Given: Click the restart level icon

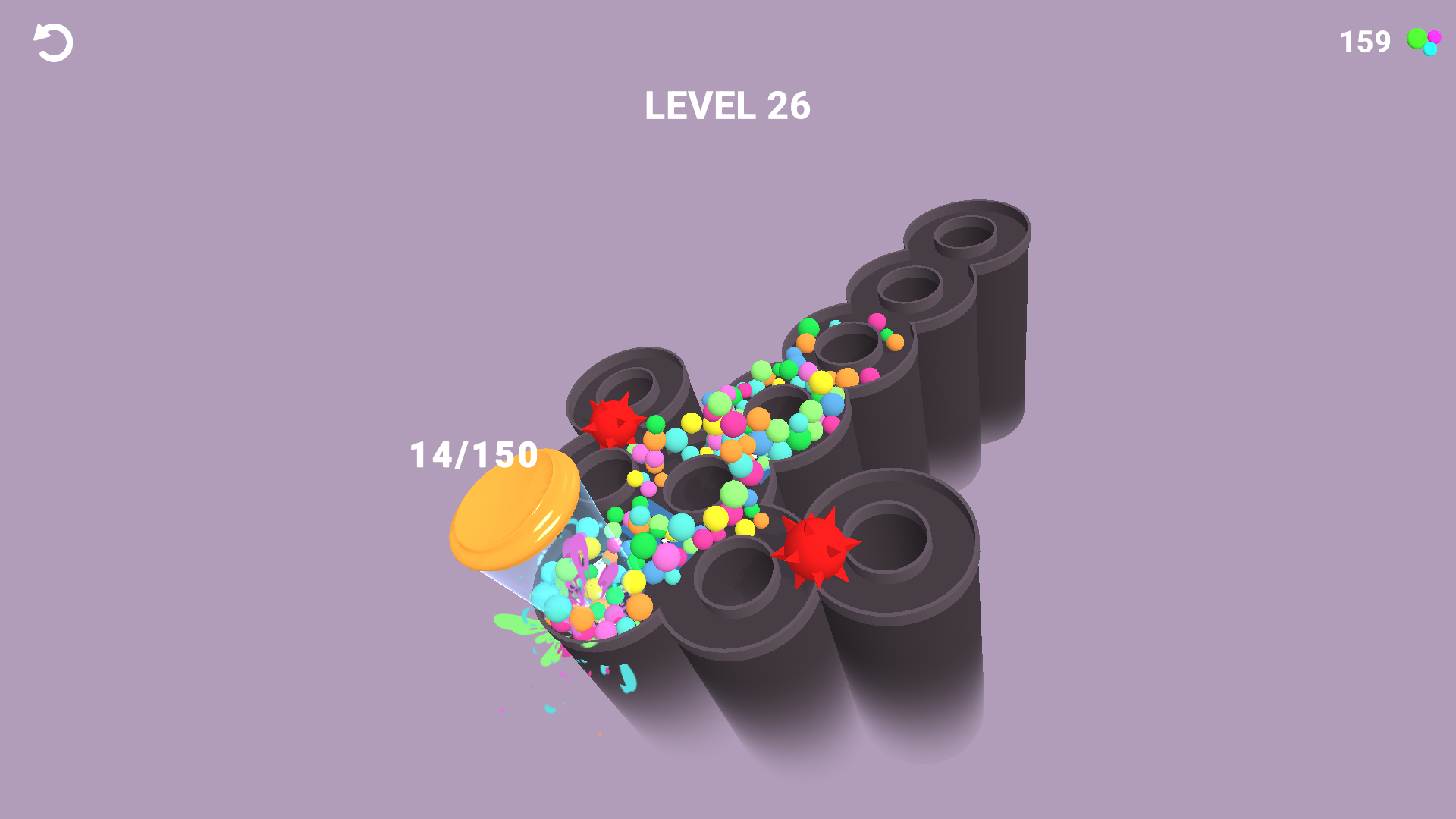Looking at the screenshot, I should click(53, 42).
